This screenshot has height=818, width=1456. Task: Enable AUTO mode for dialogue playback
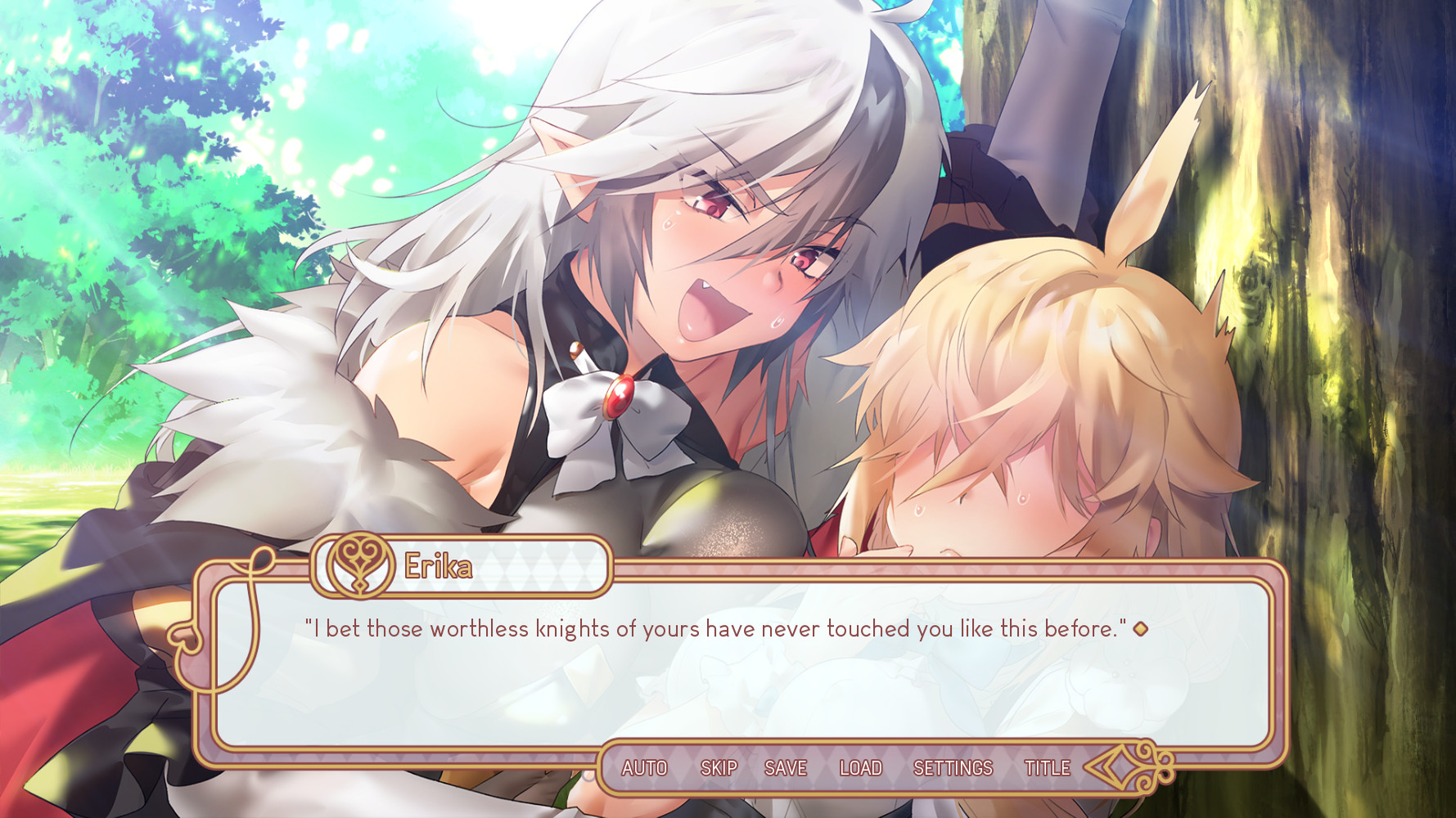(643, 767)
